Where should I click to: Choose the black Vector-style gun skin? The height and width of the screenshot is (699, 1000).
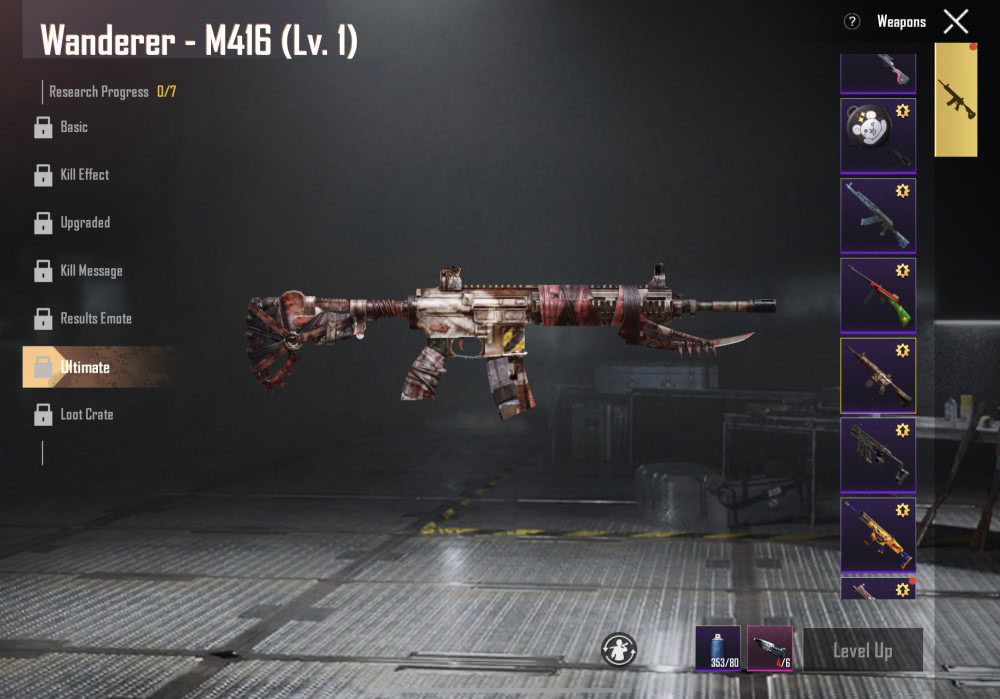pos(878,455)
